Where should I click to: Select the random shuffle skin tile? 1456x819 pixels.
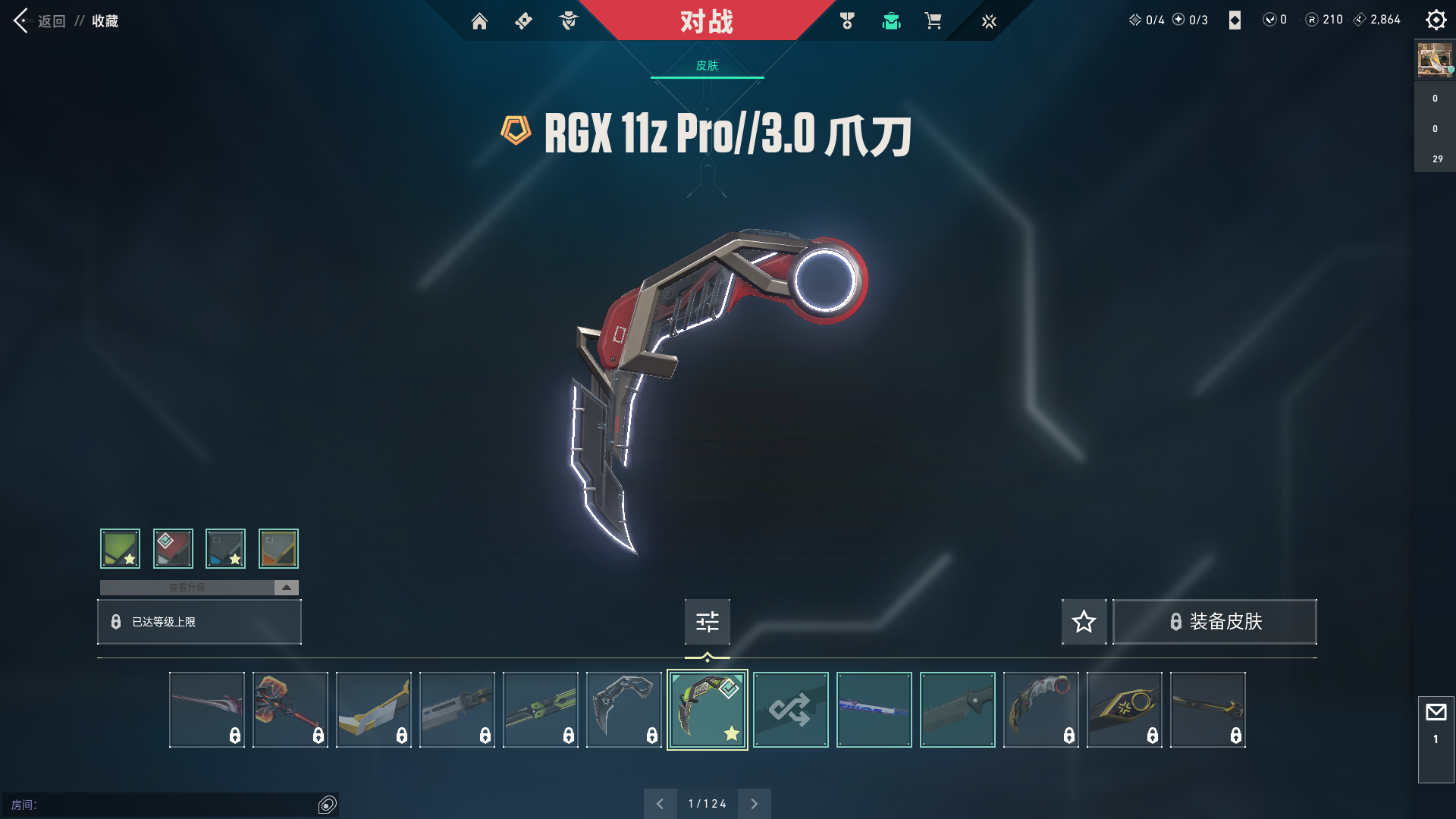click(x=790, y=710)
